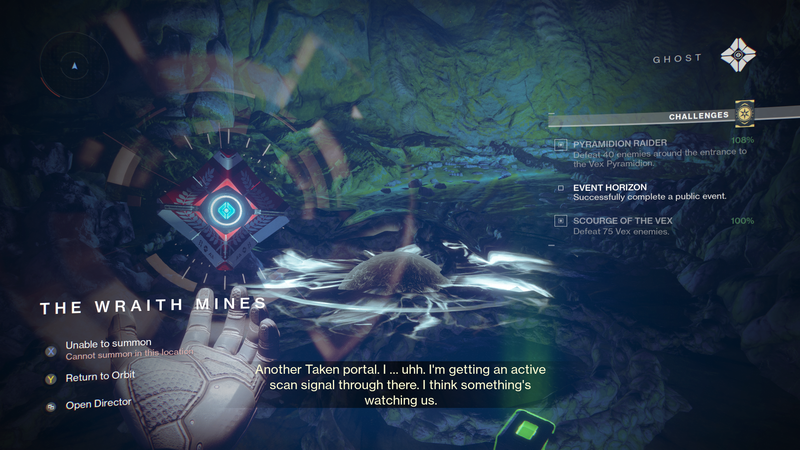
Task: Choose Open Director
Action: pos(97,405)
